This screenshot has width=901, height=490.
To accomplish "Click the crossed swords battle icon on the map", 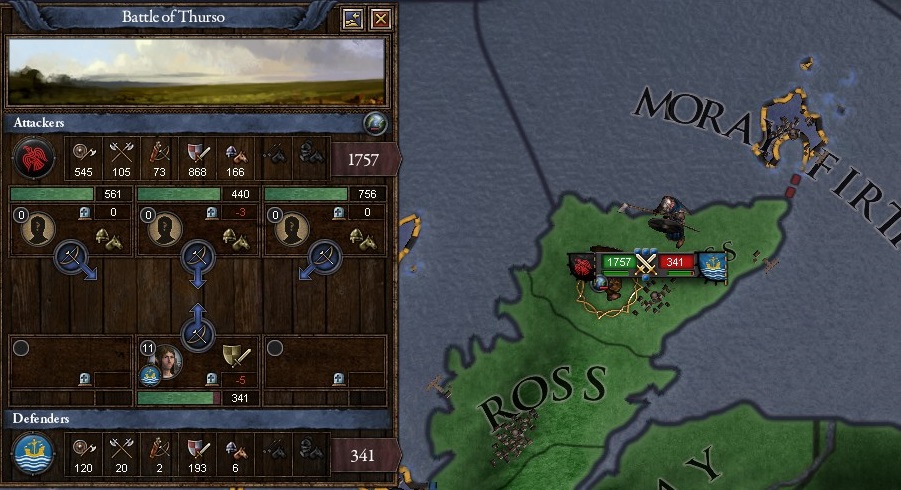I will coord(646,266).
